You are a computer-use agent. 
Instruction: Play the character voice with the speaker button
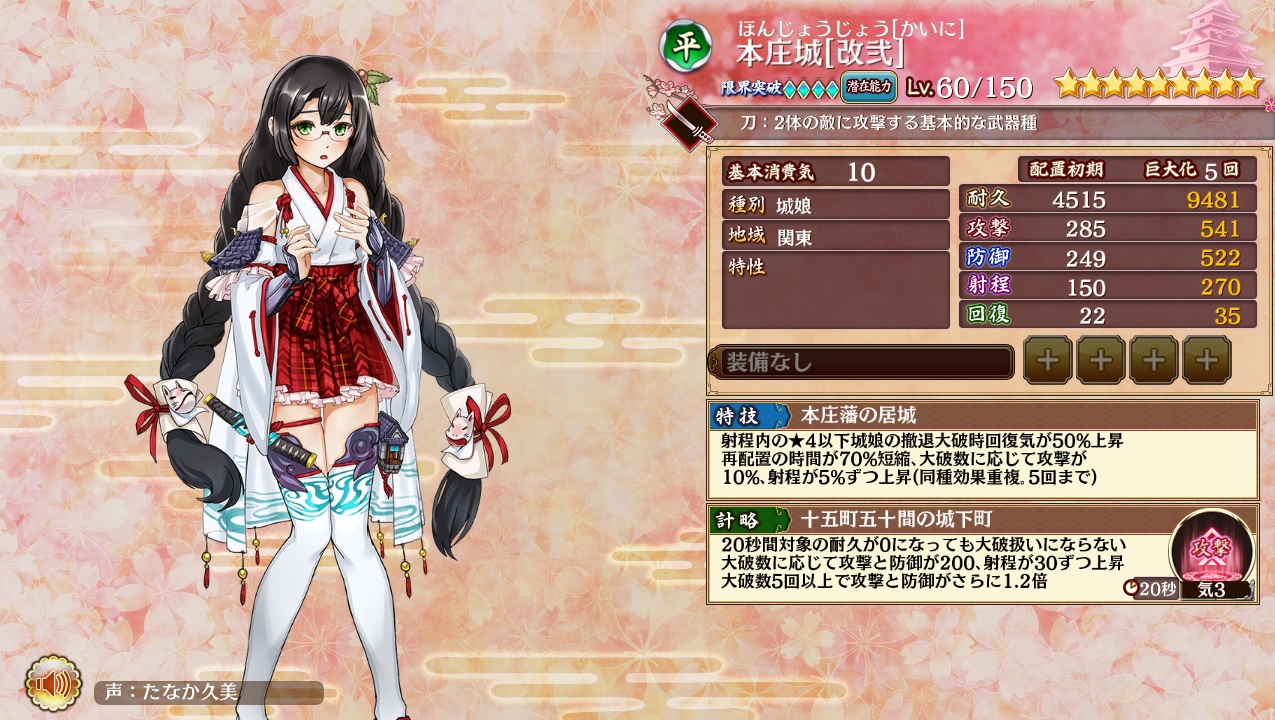coord(52,684)
